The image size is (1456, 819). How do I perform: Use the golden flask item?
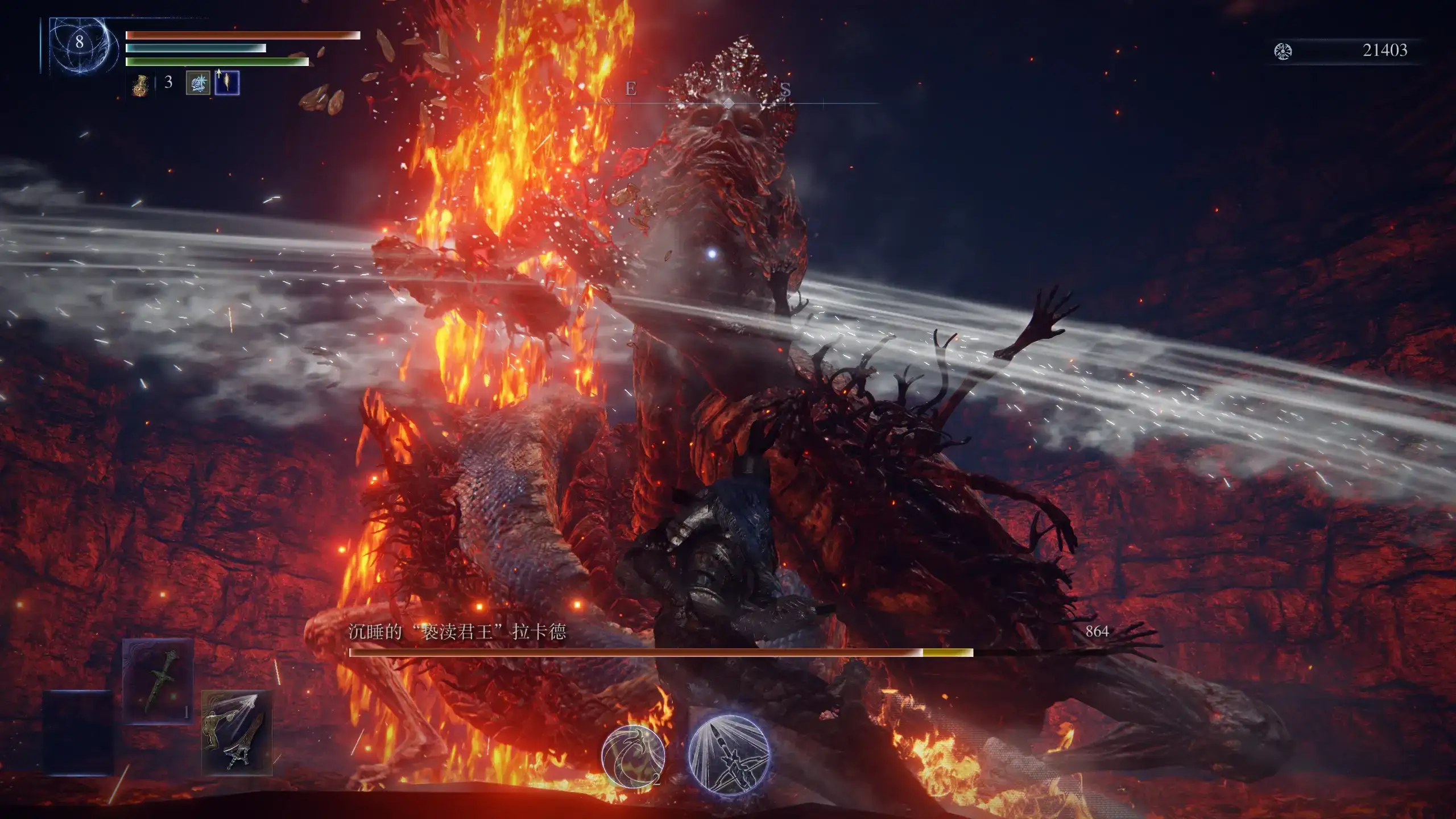pyautogui.click(x=140, y=85)
